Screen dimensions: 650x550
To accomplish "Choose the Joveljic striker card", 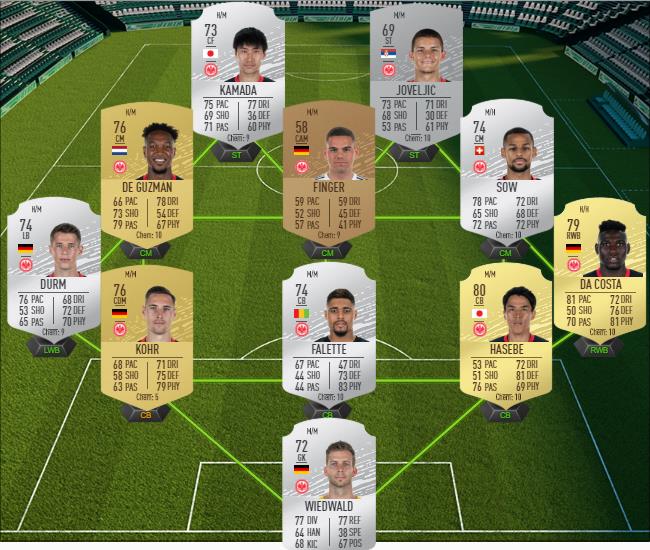I will 415,70.
